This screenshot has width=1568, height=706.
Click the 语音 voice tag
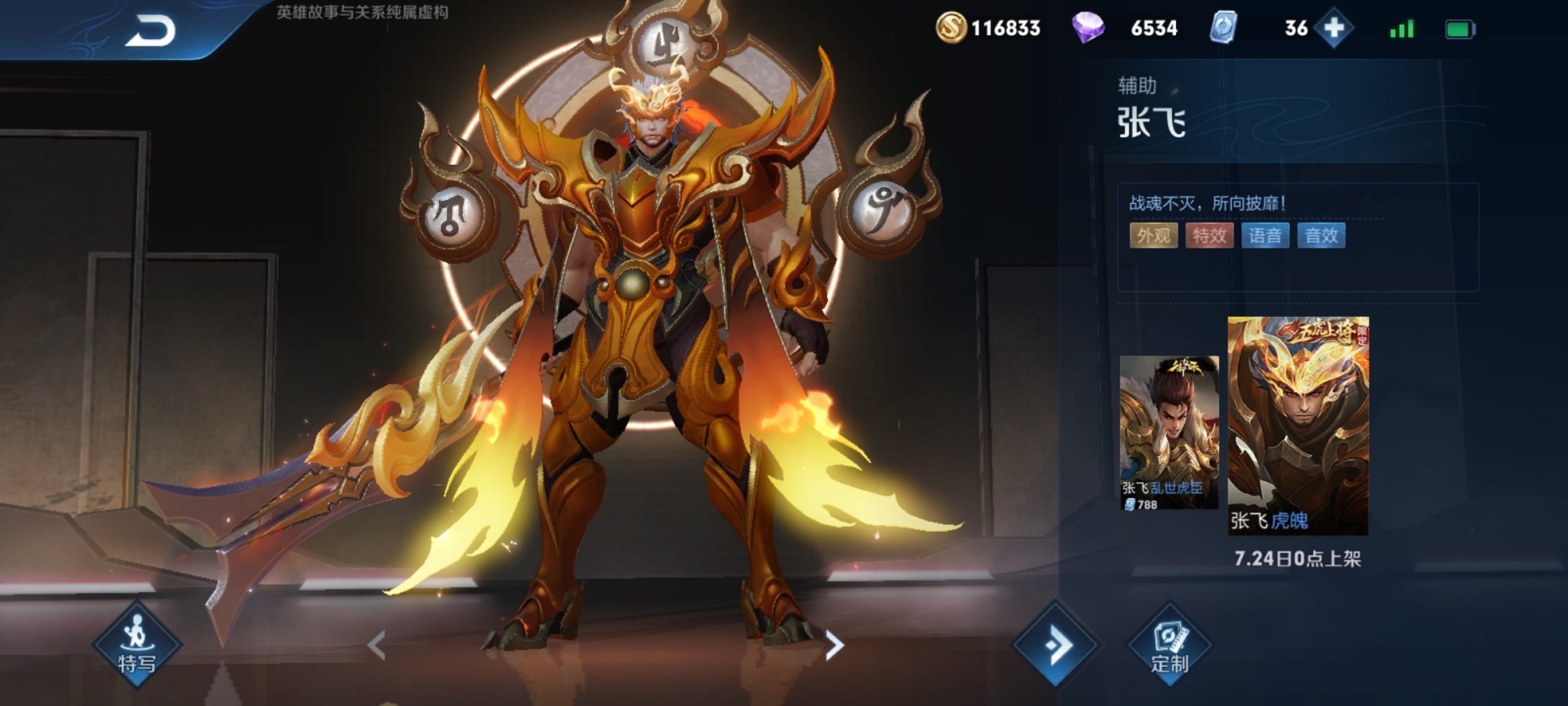coord(1265,235)
